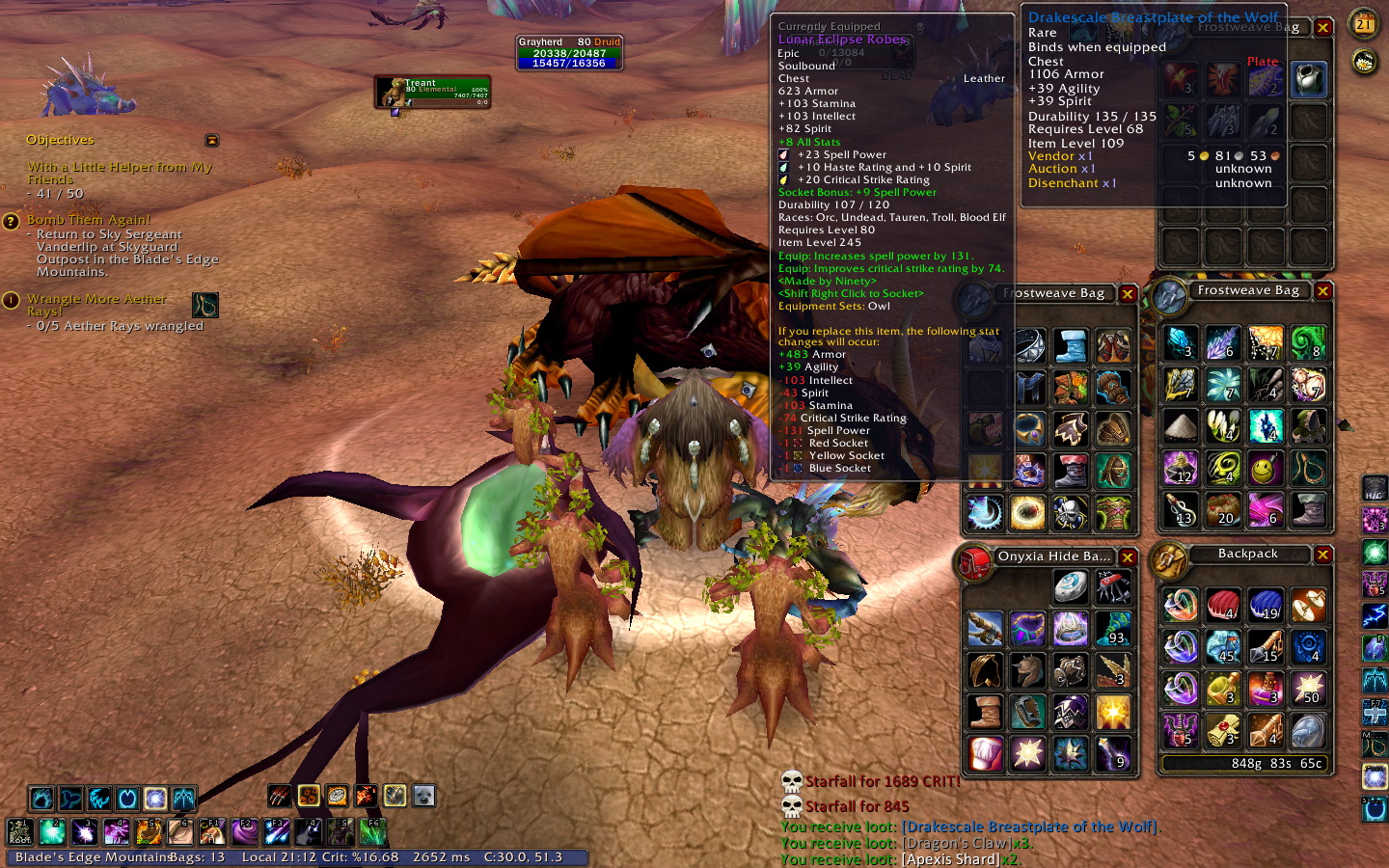Screen dimensions: 1389x868
Task: Cast the Root spell on hotbar
Action: [x=20, y=831]
